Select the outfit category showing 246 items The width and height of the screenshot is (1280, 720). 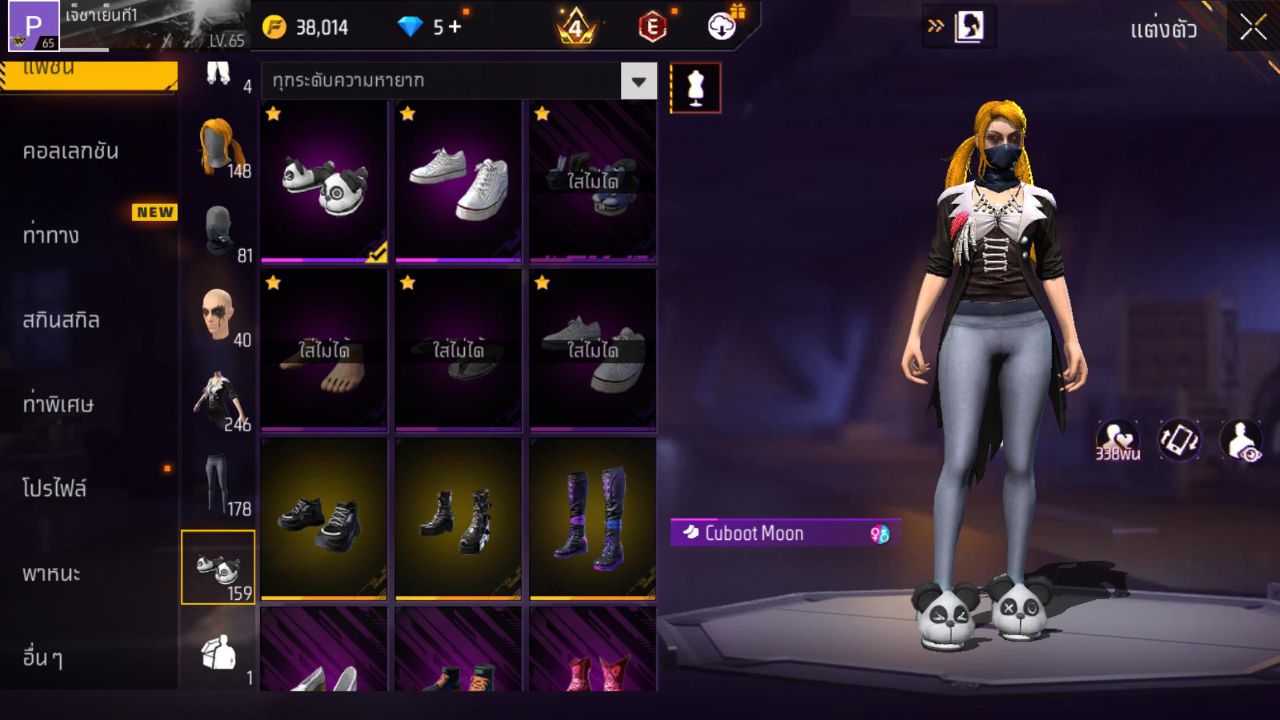[x=218, y=395]
